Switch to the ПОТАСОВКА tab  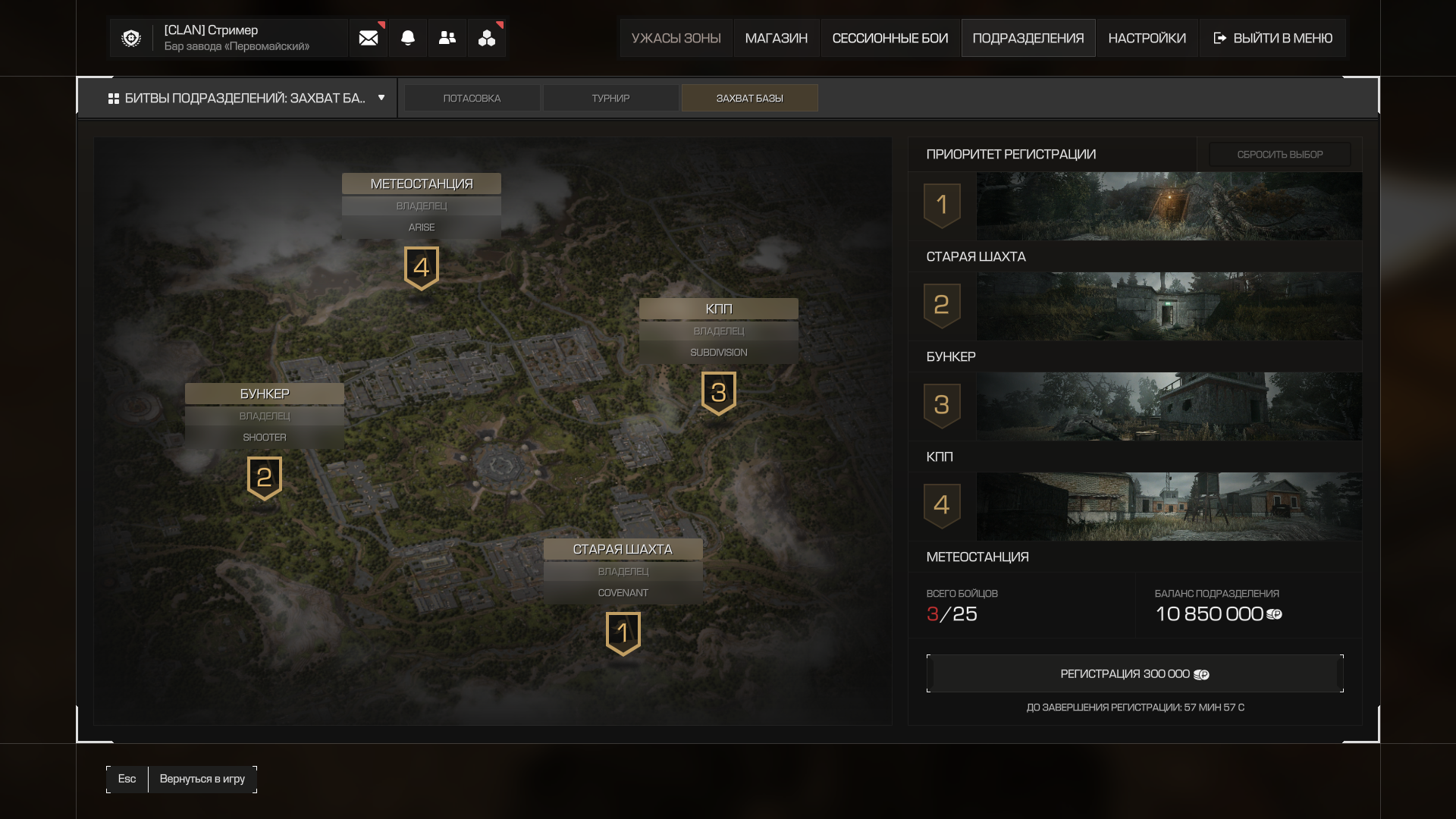tap(472, 98)
